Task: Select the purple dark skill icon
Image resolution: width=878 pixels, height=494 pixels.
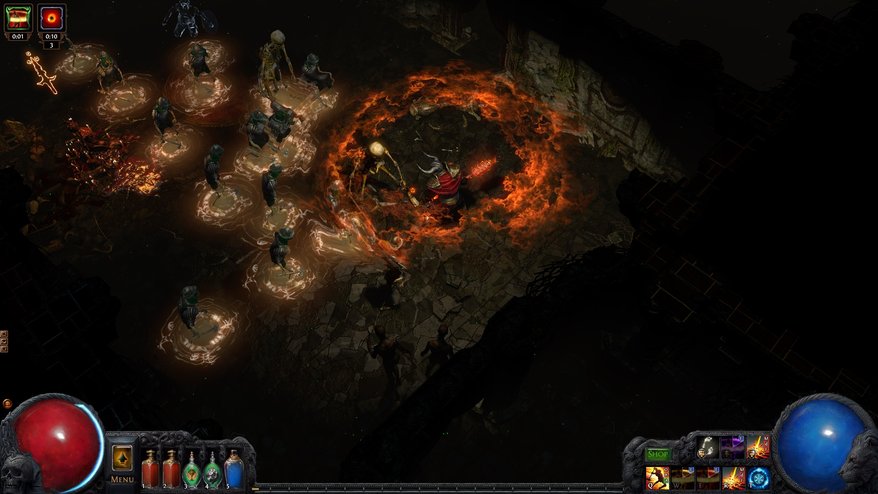Action: tap(732, 446)
